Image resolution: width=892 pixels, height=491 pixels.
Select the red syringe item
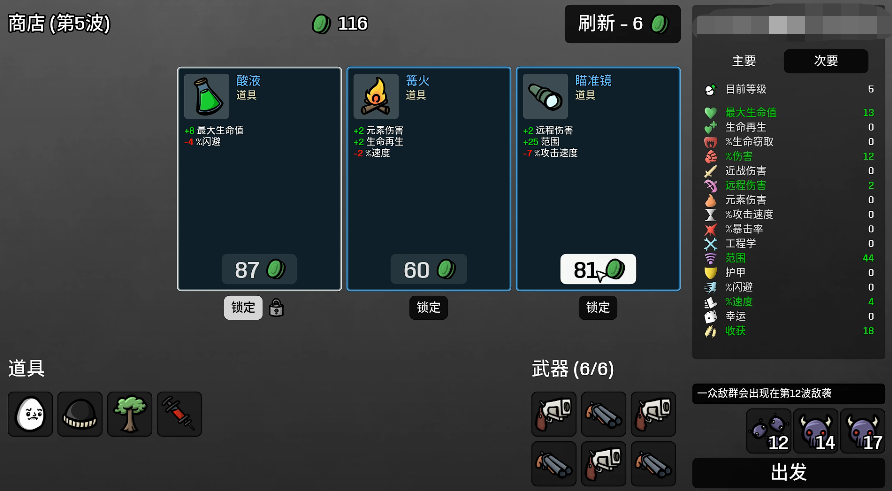pyautogui.click(x=179, y=414)
